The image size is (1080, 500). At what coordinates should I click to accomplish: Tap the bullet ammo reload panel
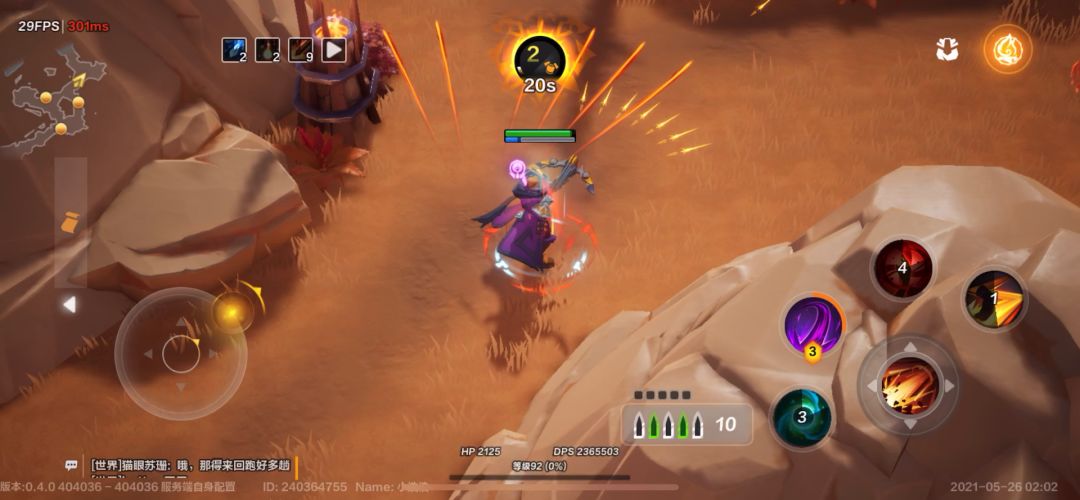click(x=687, y=424)
